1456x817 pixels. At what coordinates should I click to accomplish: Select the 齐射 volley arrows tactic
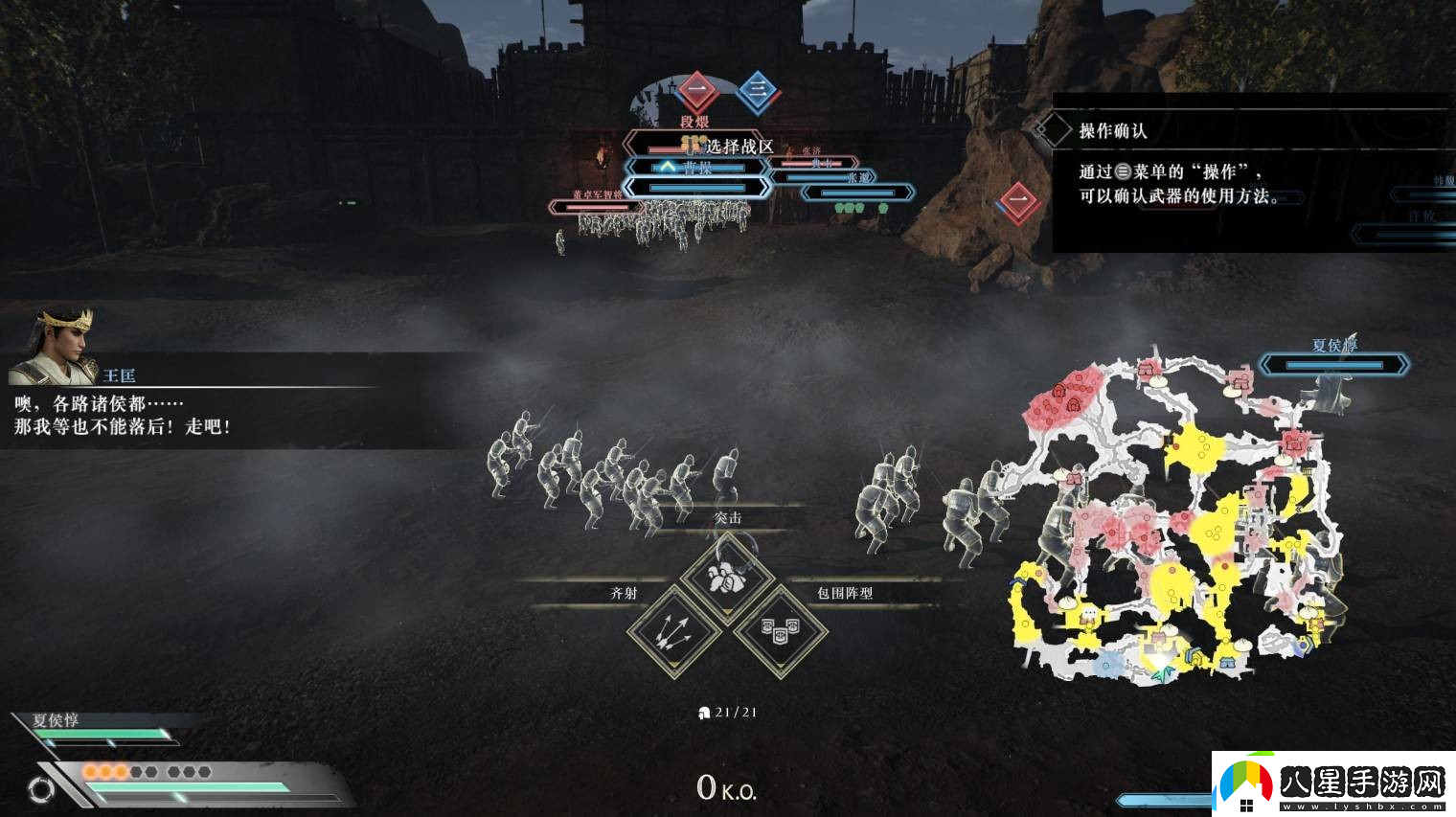point(675,631)
